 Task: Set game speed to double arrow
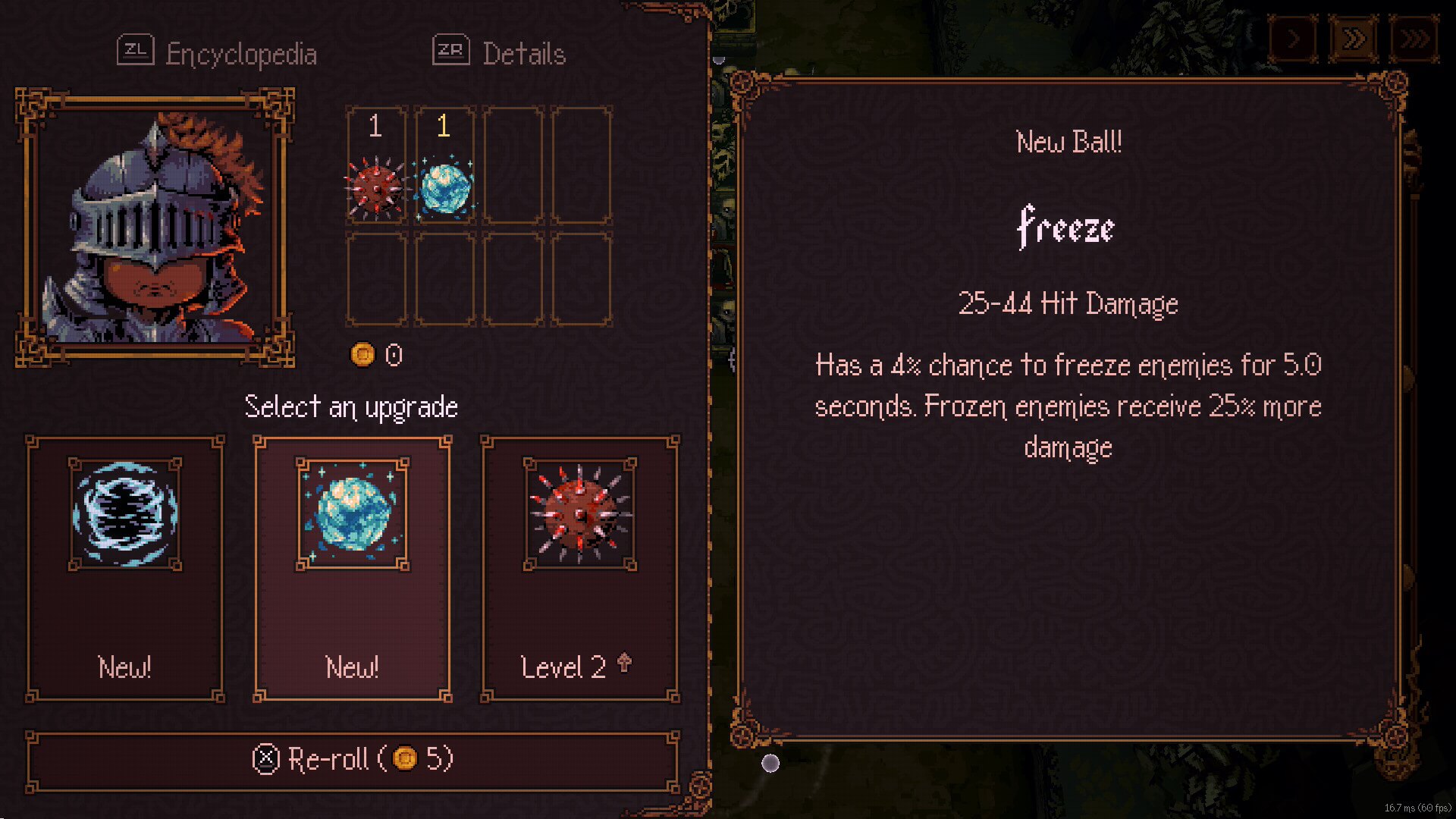coord(1354,38)
